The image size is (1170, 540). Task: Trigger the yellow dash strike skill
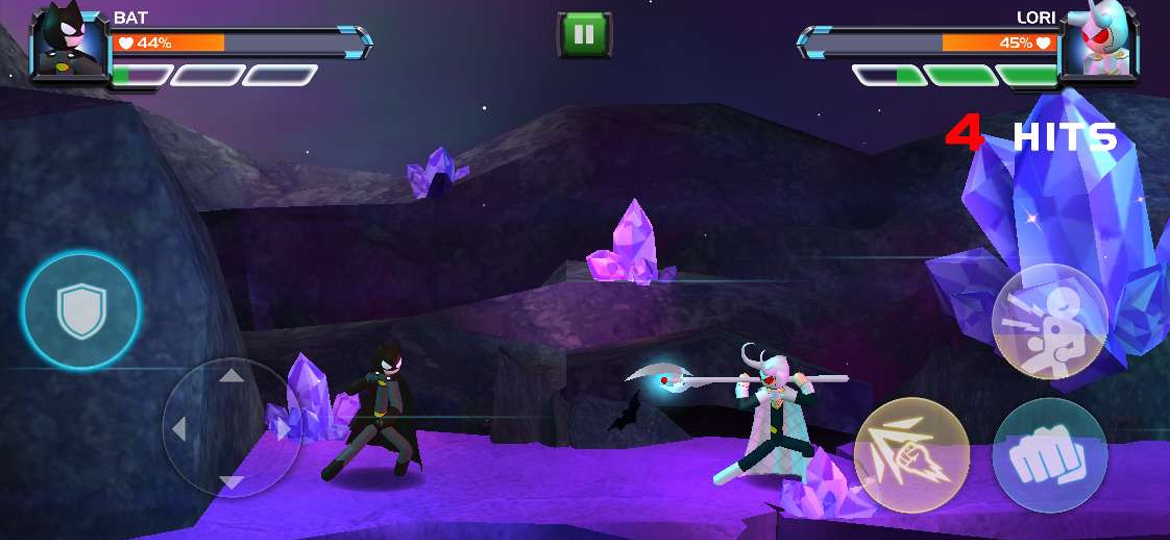pos(911,455)
